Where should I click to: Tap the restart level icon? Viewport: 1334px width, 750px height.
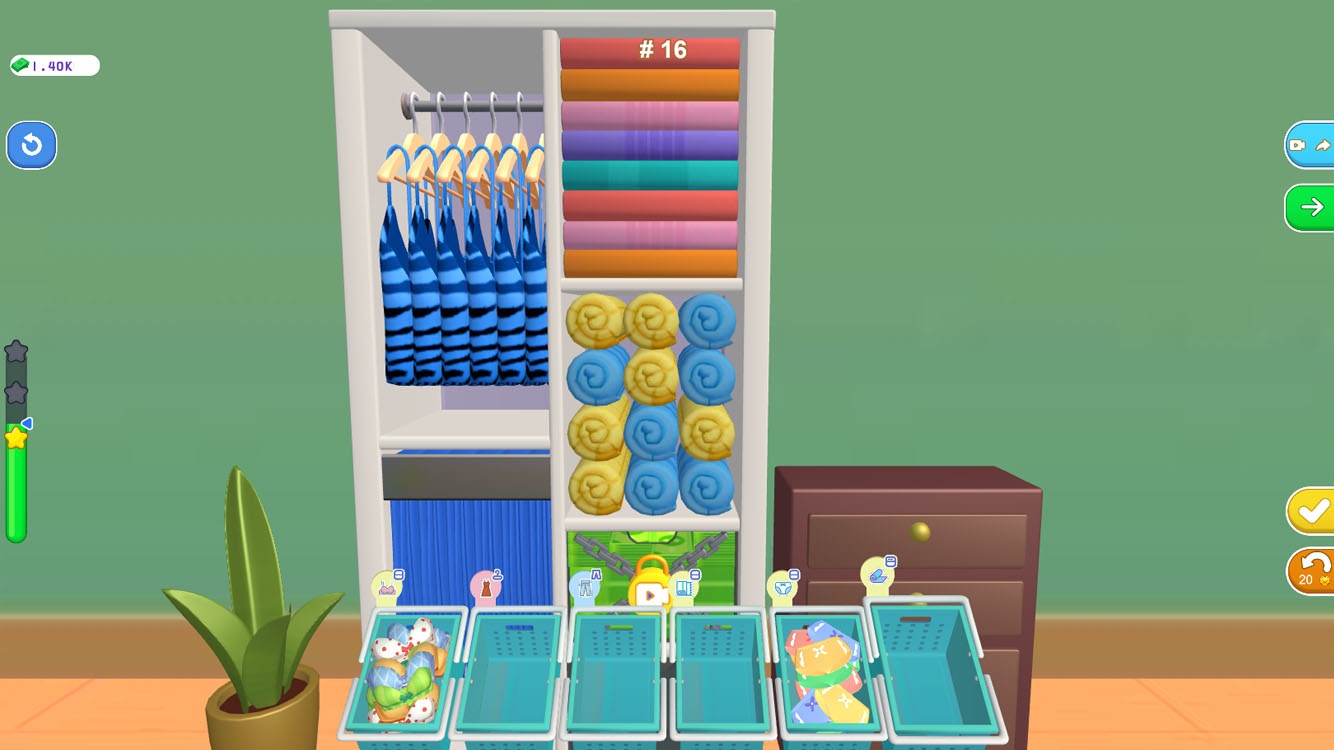[31, 145]
